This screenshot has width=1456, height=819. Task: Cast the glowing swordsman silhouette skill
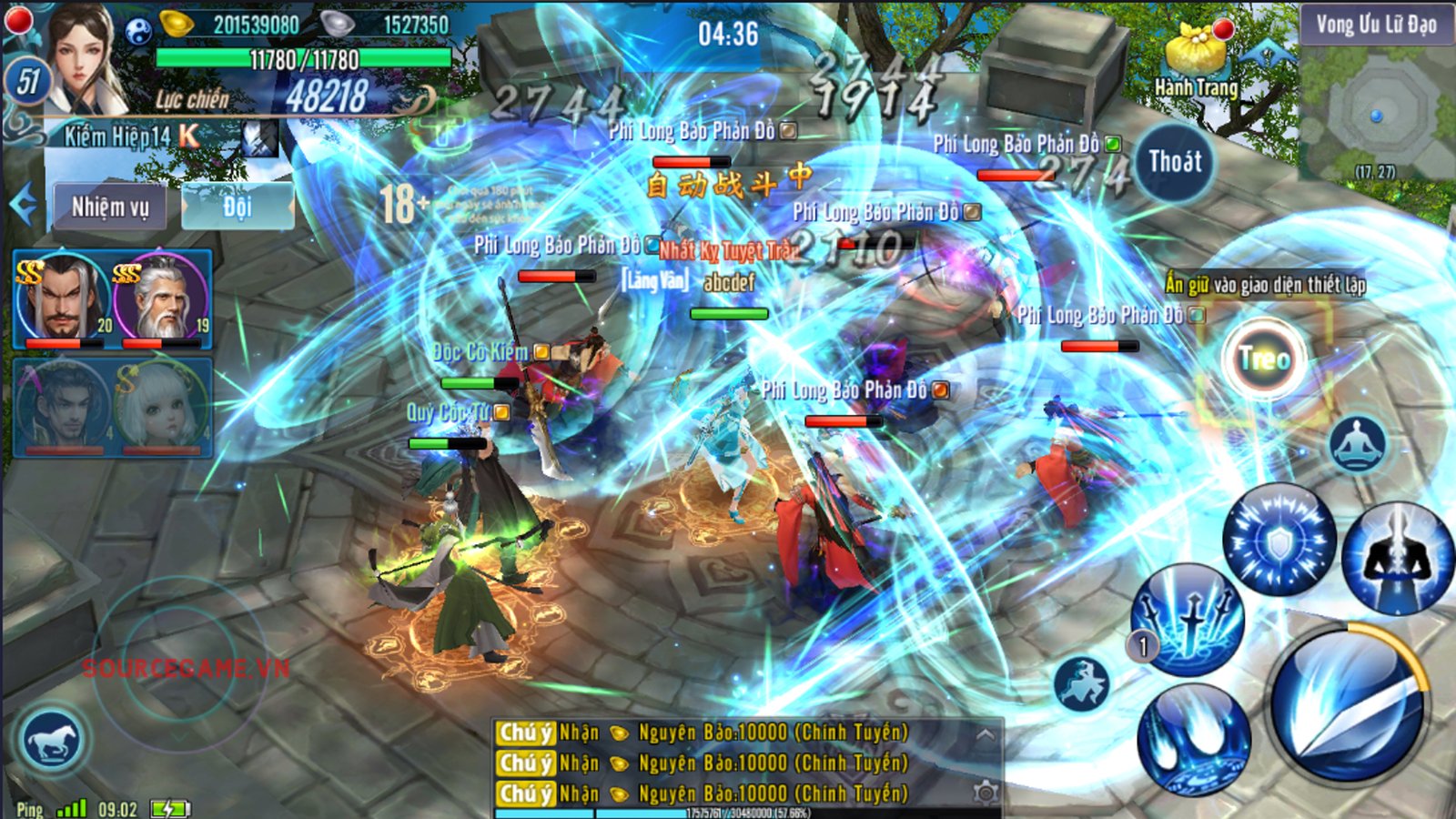coord(1396,555)
